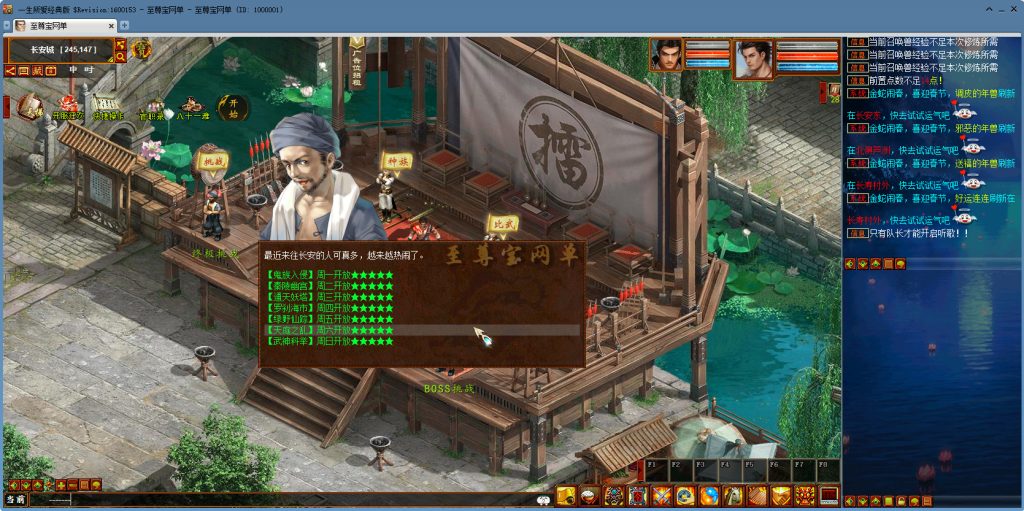Click the magnifier search button beside the map name
The height and width of the screenshot is (511, 1024).
click(x=120, y=57)
